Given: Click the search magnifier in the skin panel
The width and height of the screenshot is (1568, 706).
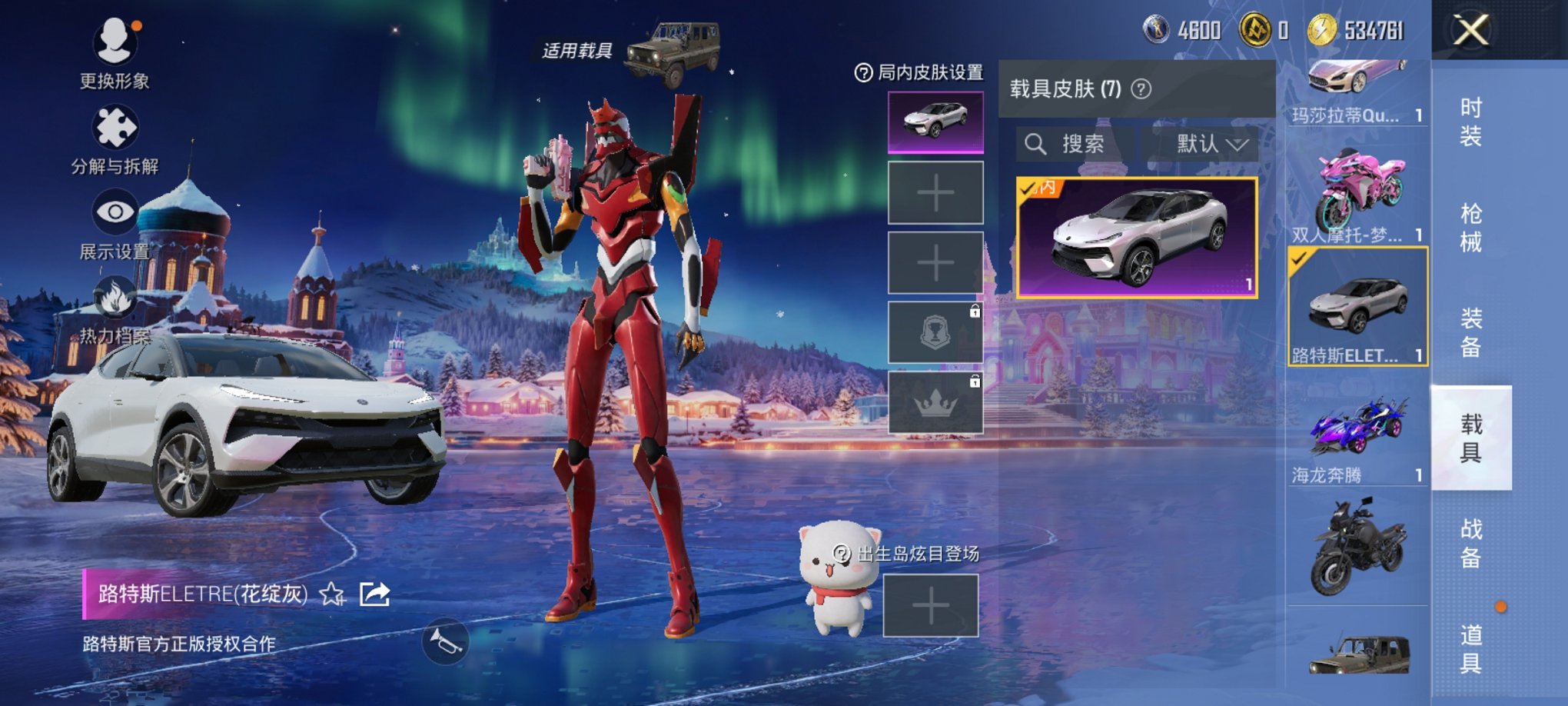Looking at the screenshot, I should (x=1037, y=145).
